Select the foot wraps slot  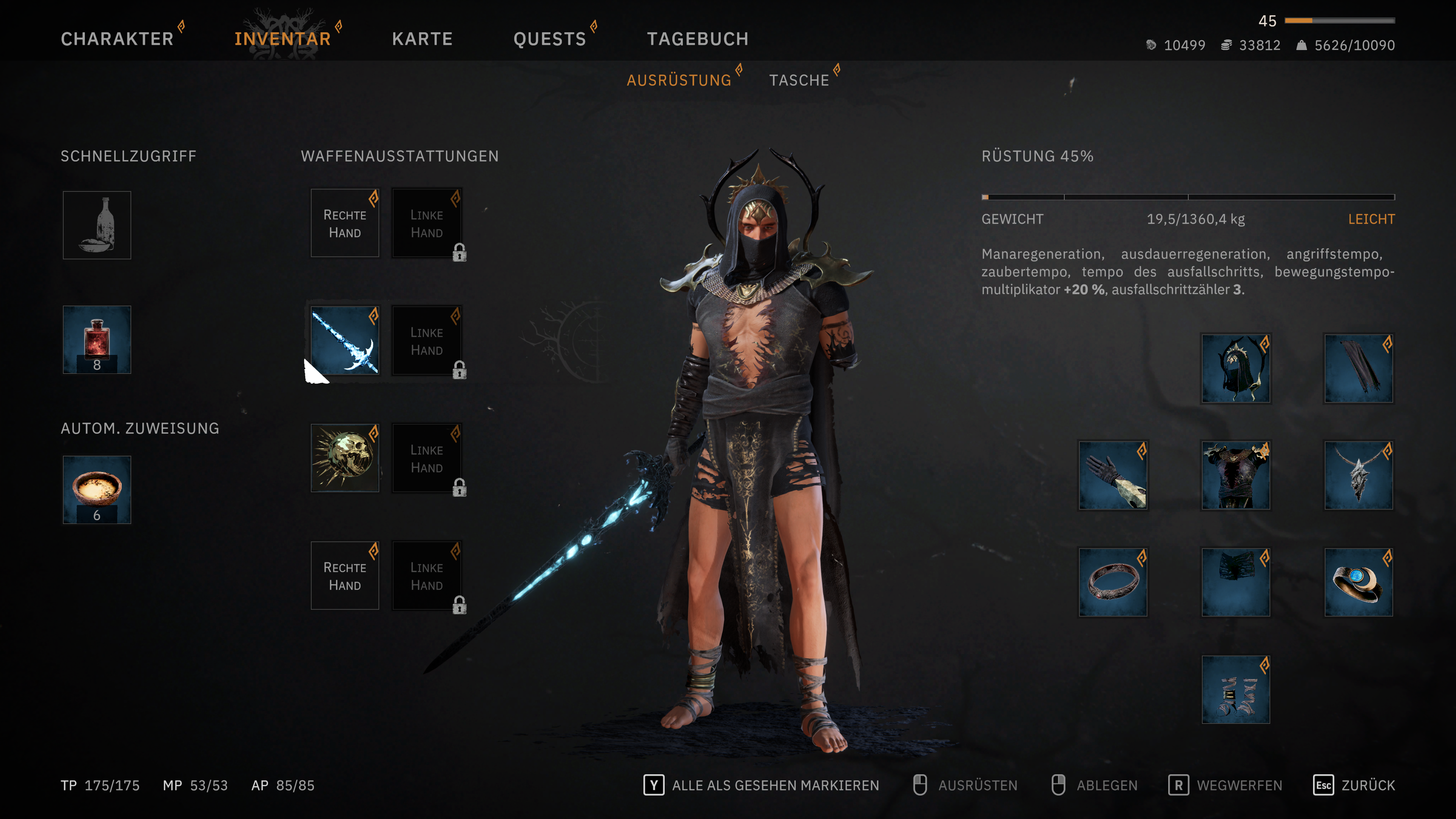pos(1236,690)
